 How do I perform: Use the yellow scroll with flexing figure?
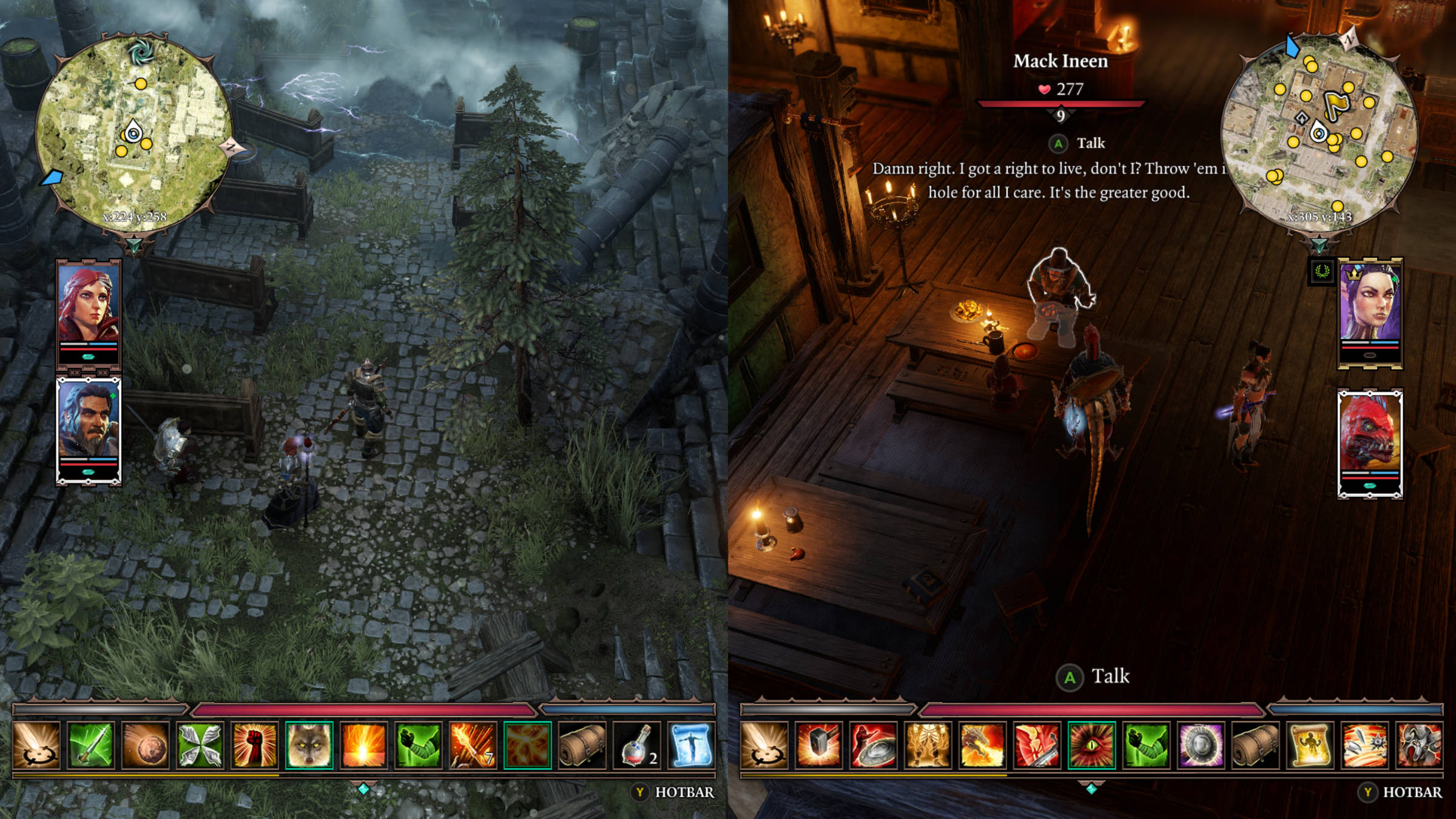tap(1310, 745)
